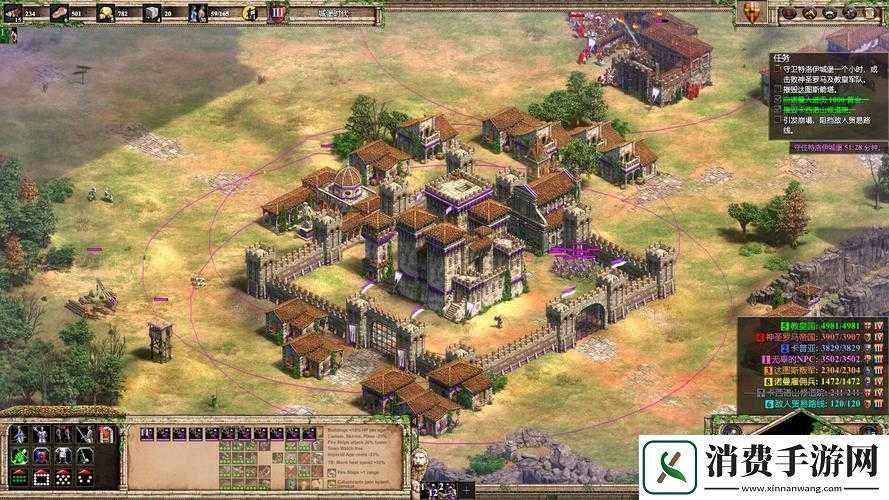
Task: Open the civilization shield banner
Action: [x=277, y=14]
